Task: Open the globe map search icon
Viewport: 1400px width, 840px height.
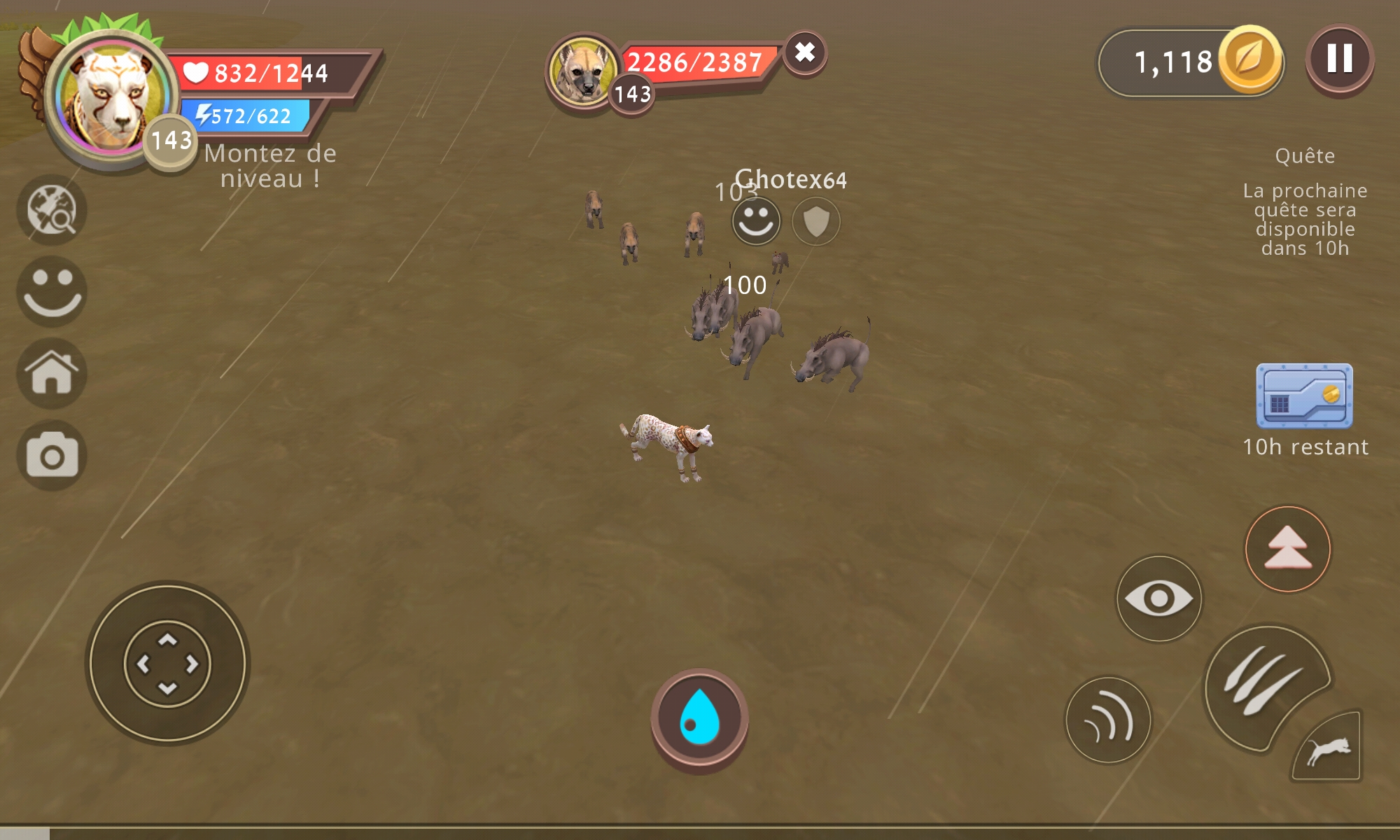Action: 52,210
